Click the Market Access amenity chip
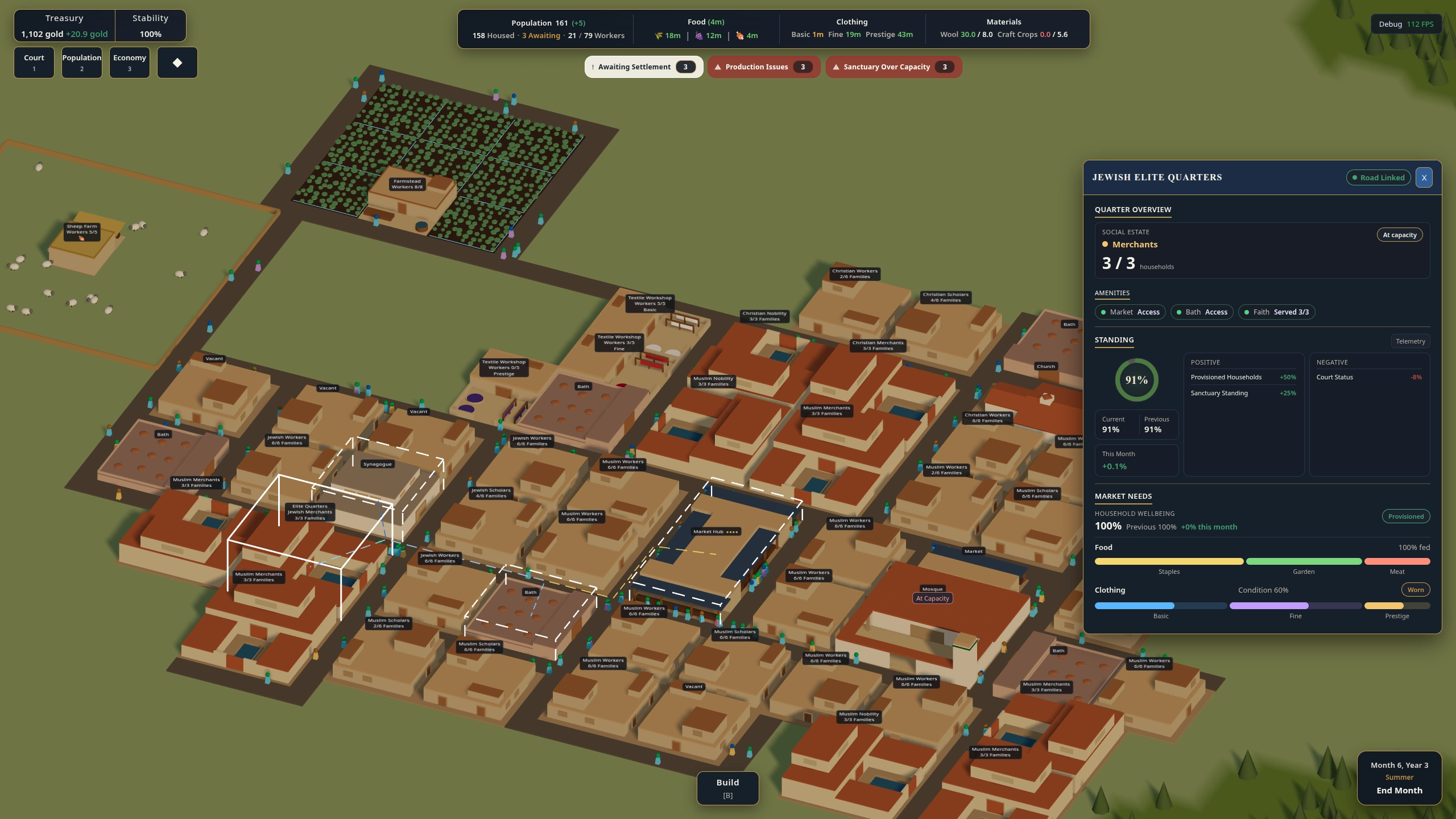 pyautogui.click(x=1130, y=312)
